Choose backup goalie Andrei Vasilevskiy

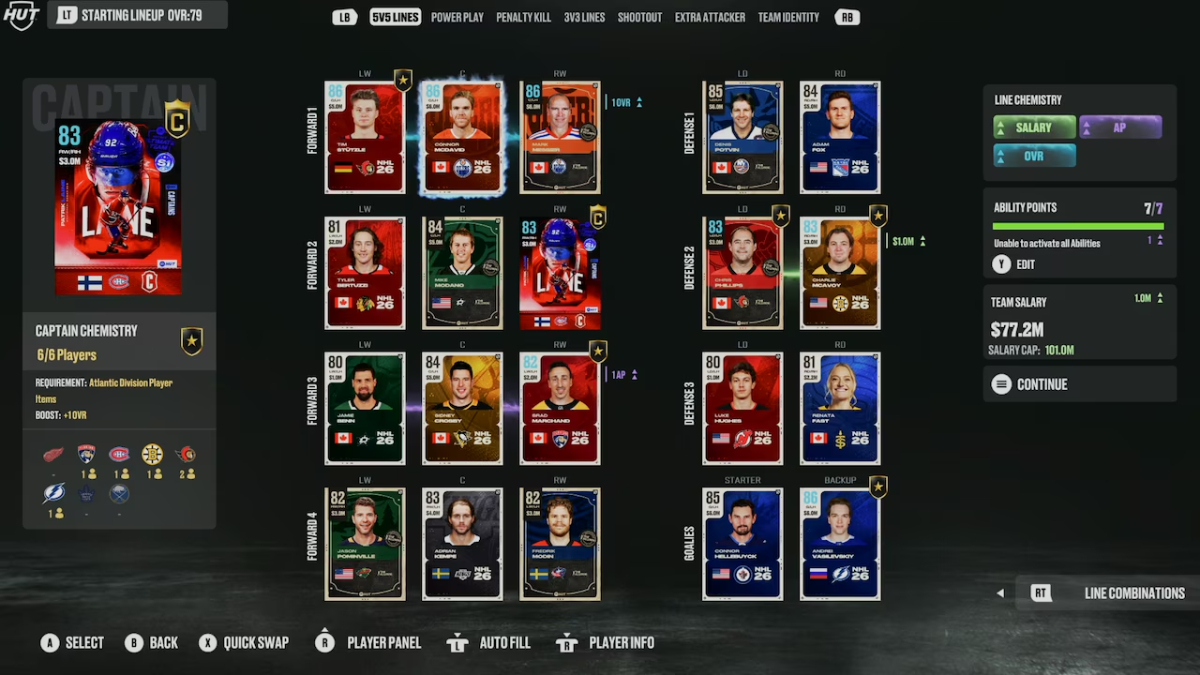(840, 544)
